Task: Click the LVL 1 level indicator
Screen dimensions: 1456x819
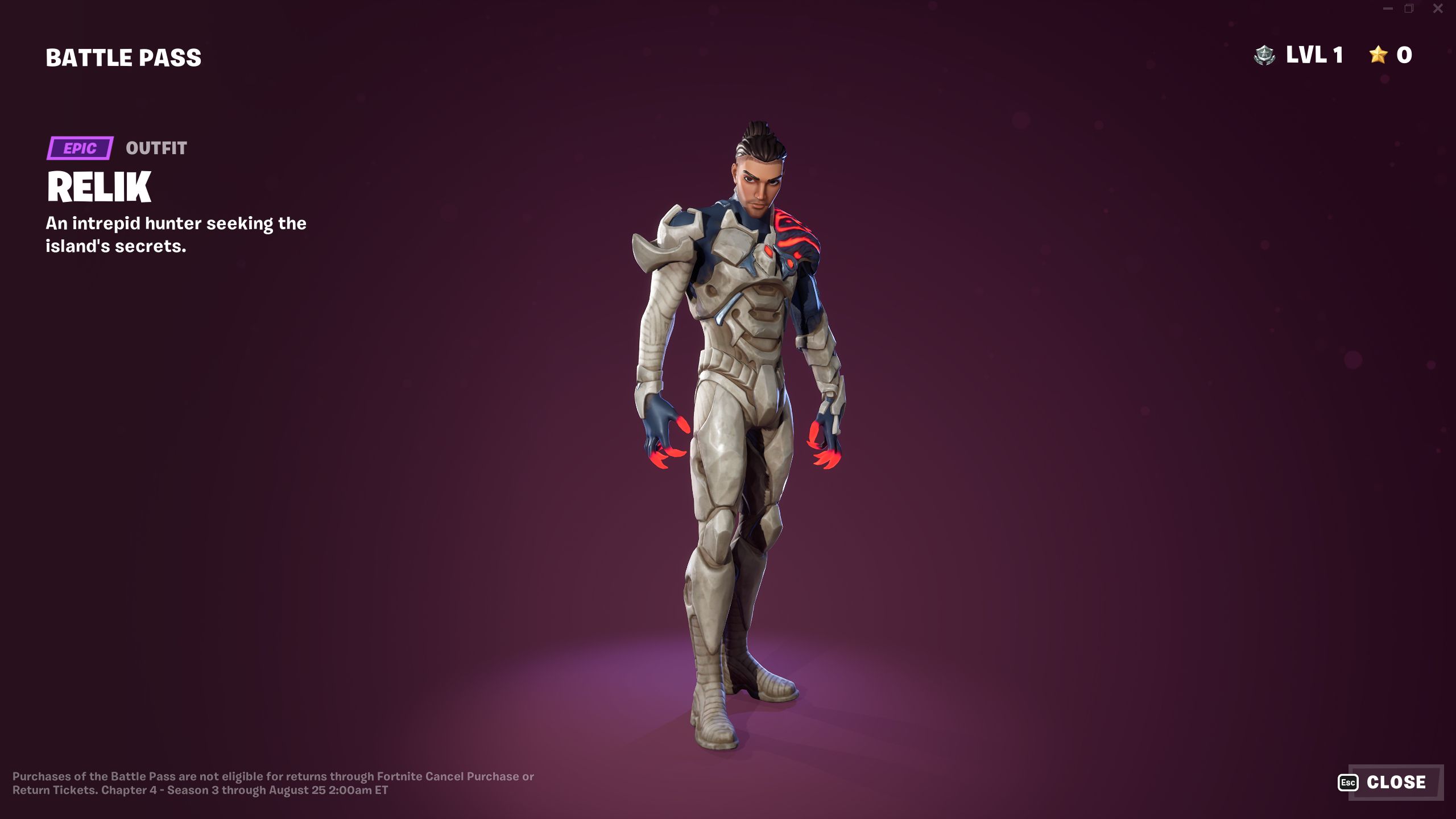Action: pyautogui.click(x=1314, y=55)
